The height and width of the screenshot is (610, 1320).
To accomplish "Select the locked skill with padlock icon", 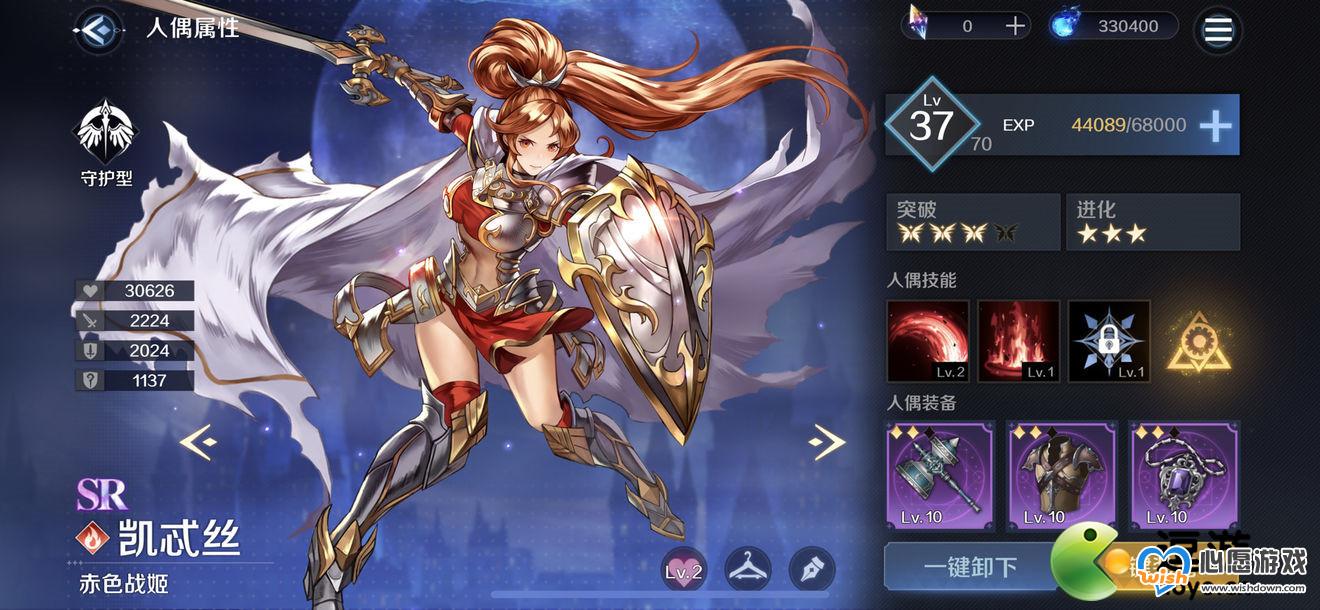I will tap(1109, 342).
